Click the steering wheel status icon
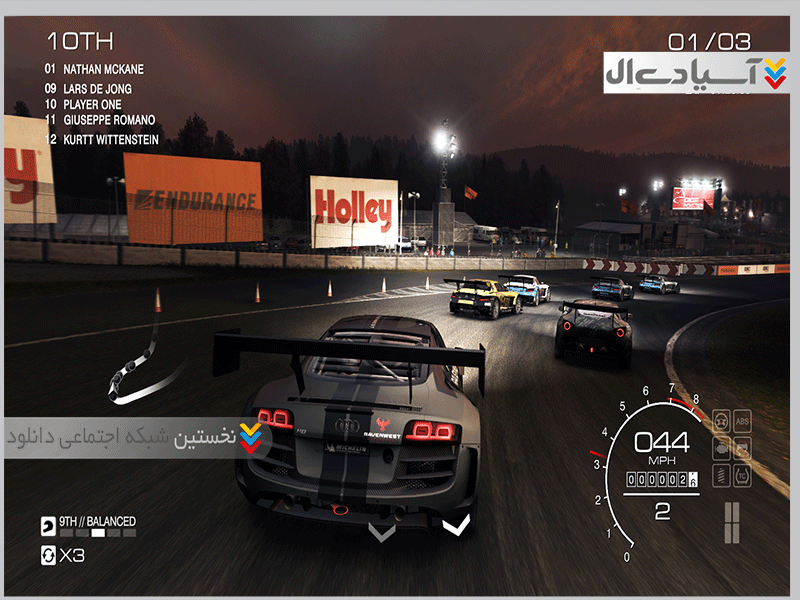This screenshot has height=600, width=800. click(x=721, y=419)
